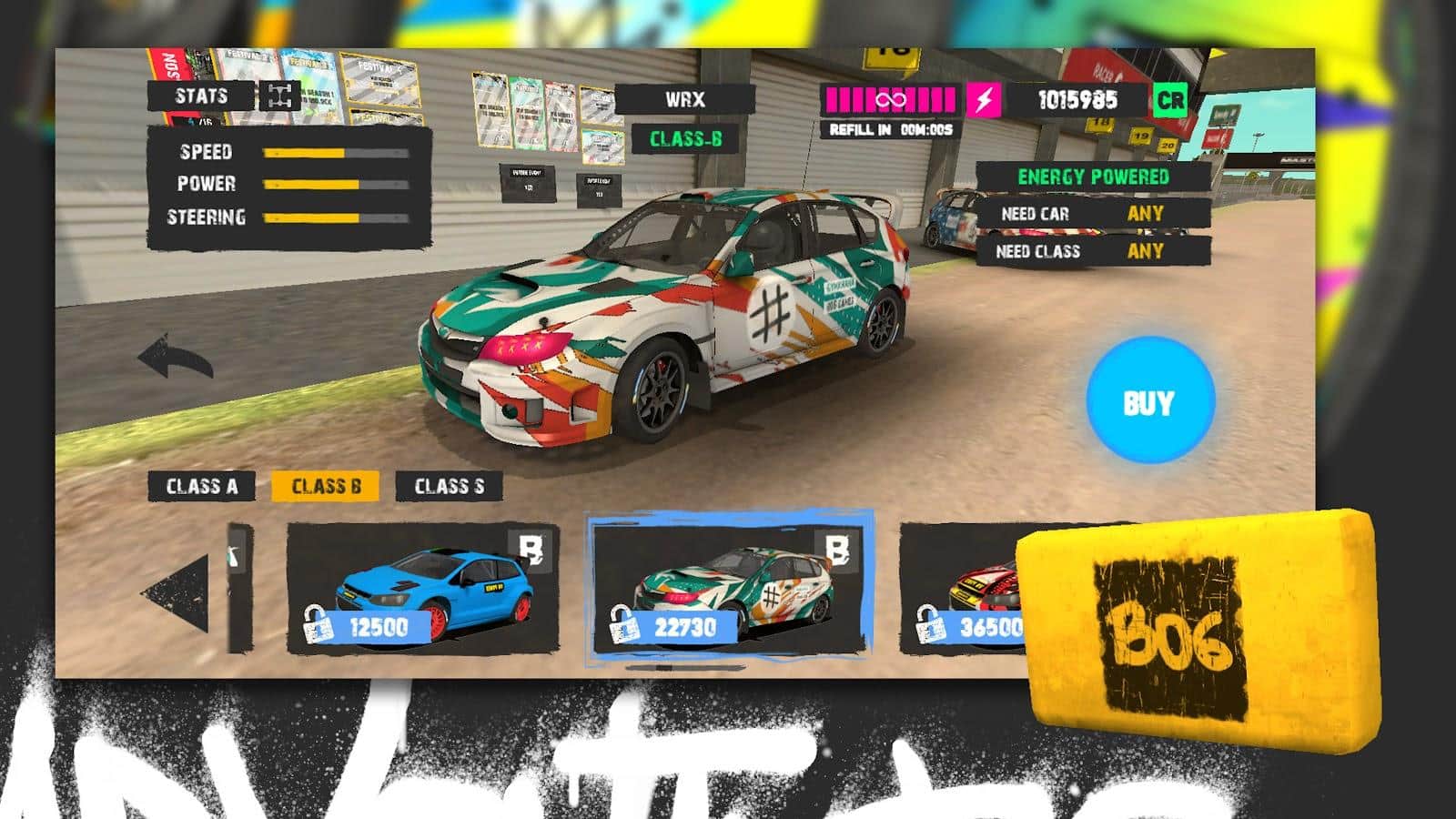This screenshot has height=819, width=1456.
Task: Select the chassis icon next to STATS
Action: click(x=278, y=94)
